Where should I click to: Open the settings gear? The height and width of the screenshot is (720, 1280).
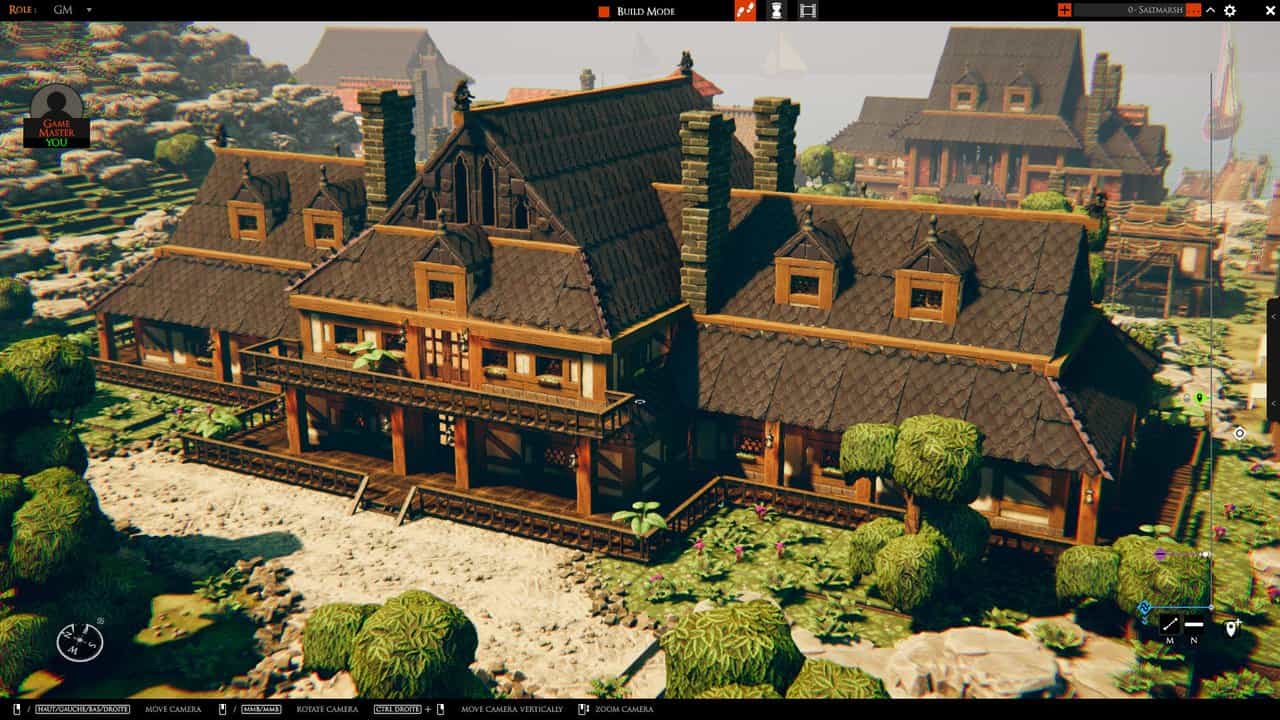click(x=1230, y=10)
